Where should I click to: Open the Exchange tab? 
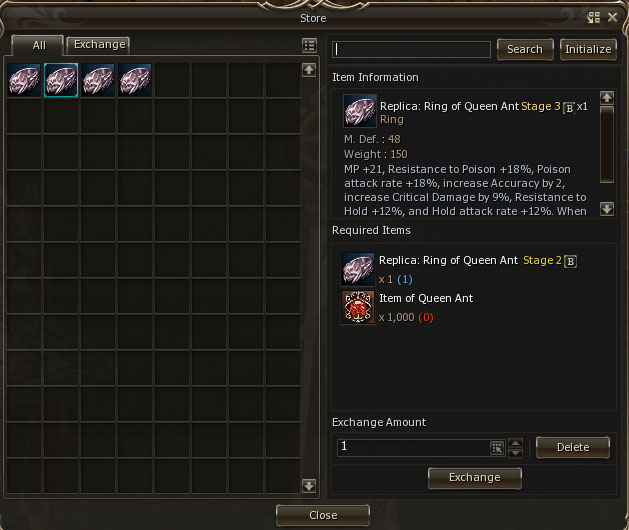[x=99, y=44]
